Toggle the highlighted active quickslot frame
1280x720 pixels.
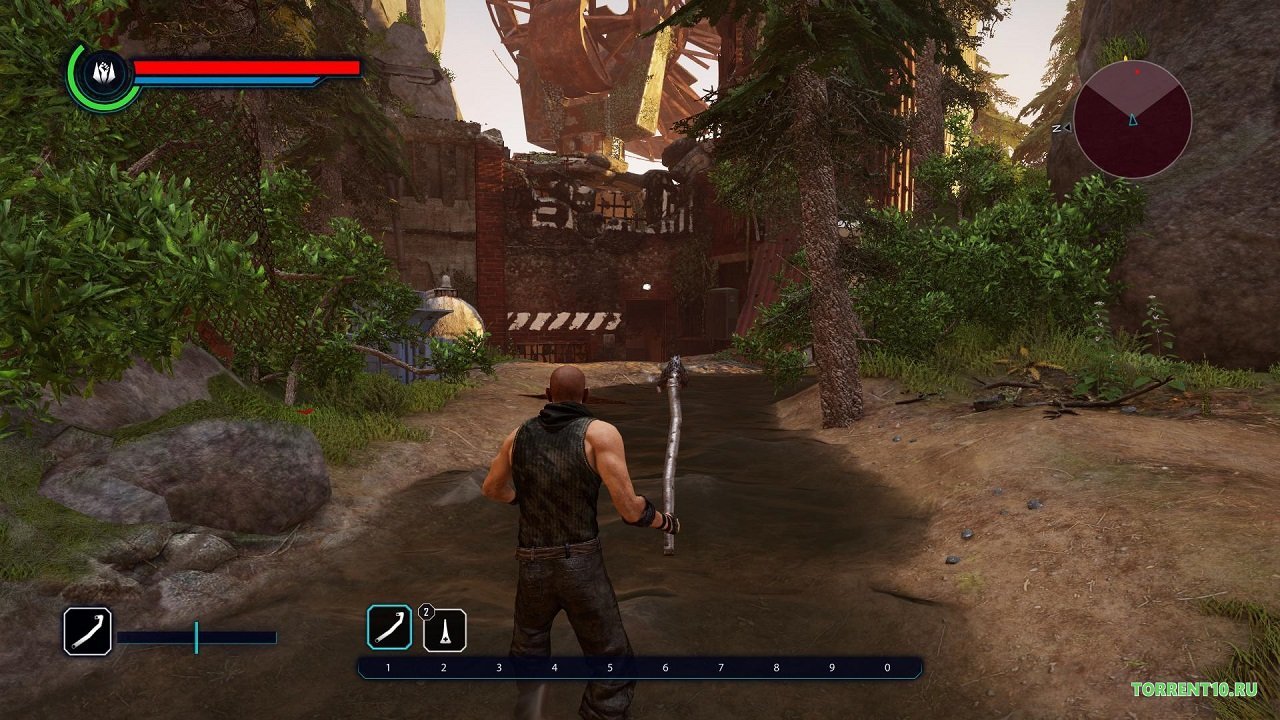coord(391,628)
